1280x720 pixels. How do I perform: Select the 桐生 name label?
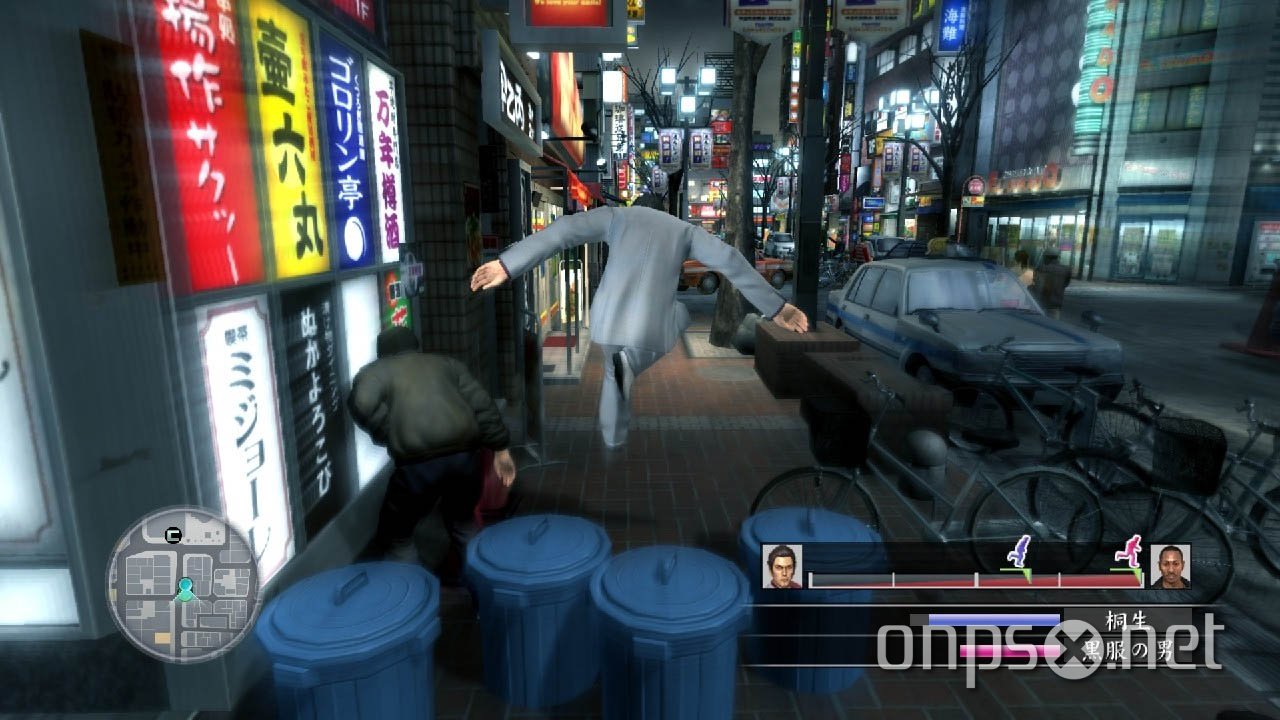tap(1124, 620)
